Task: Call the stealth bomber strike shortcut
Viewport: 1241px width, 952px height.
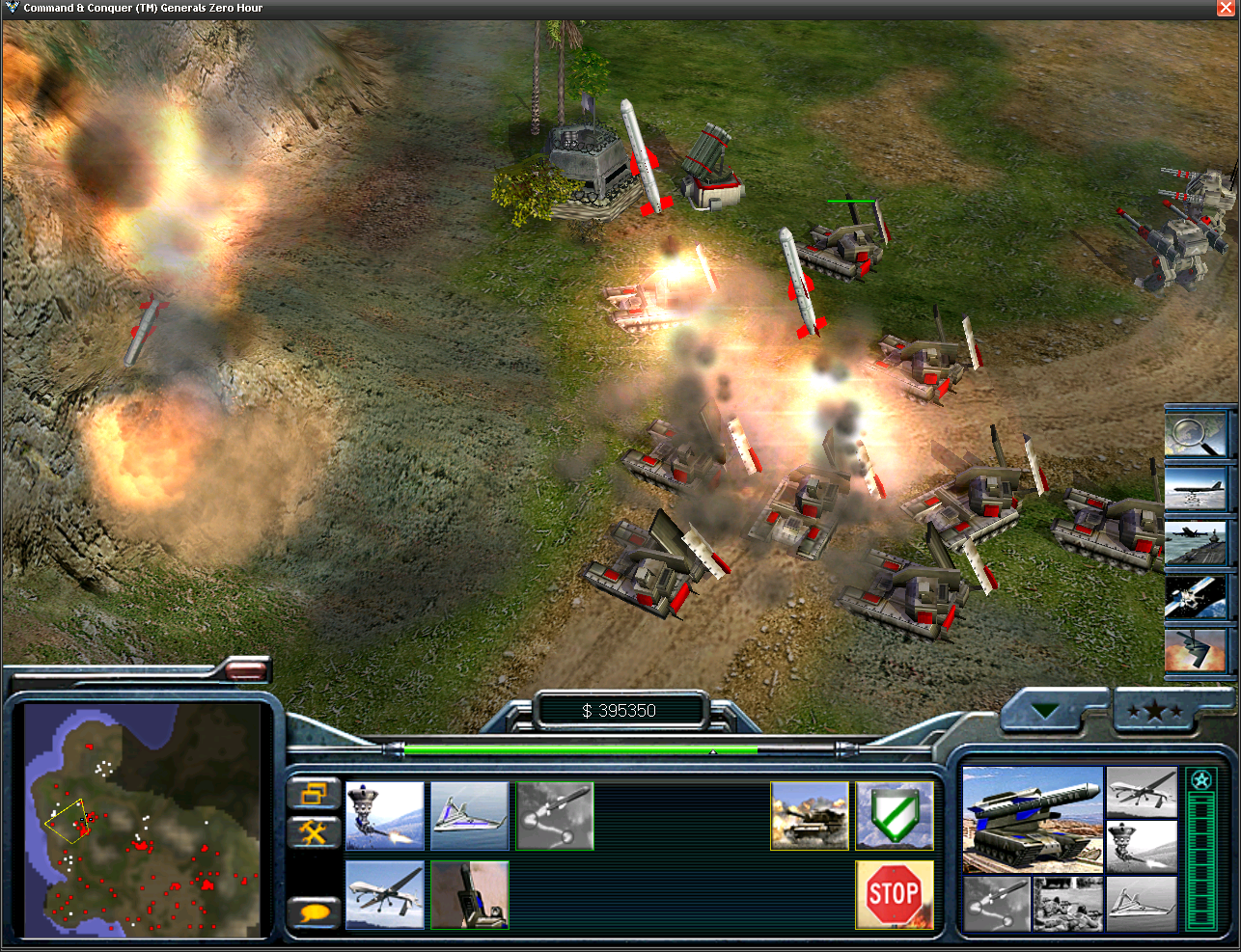Action: coord(1196,651)
